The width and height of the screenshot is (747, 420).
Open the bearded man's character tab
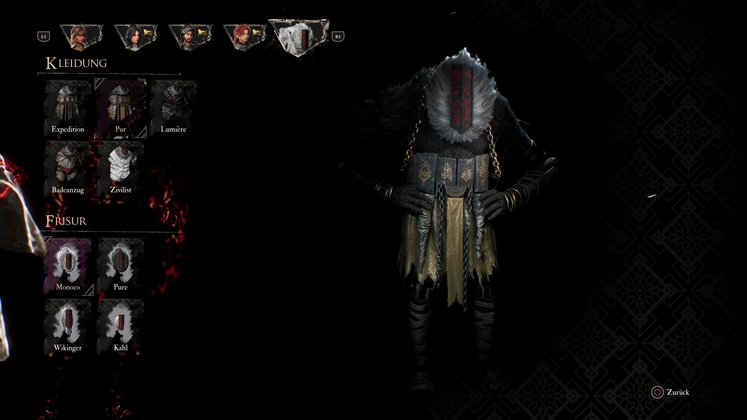187,38
